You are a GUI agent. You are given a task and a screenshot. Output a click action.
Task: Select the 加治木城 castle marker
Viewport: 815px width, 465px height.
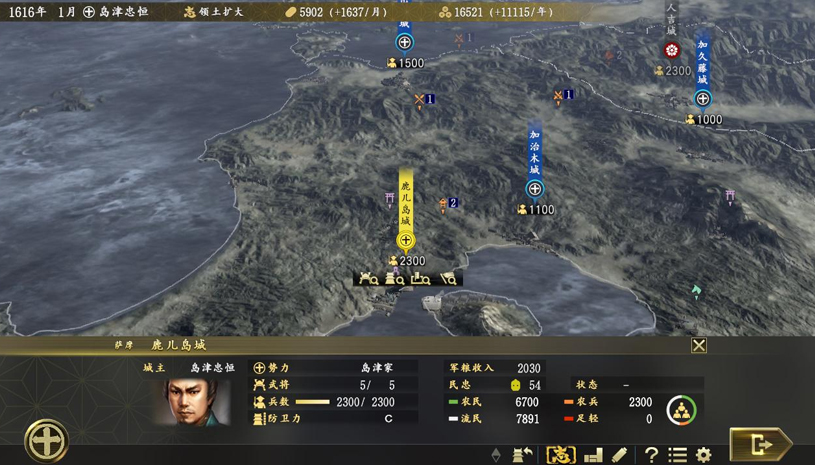(535, 189)
